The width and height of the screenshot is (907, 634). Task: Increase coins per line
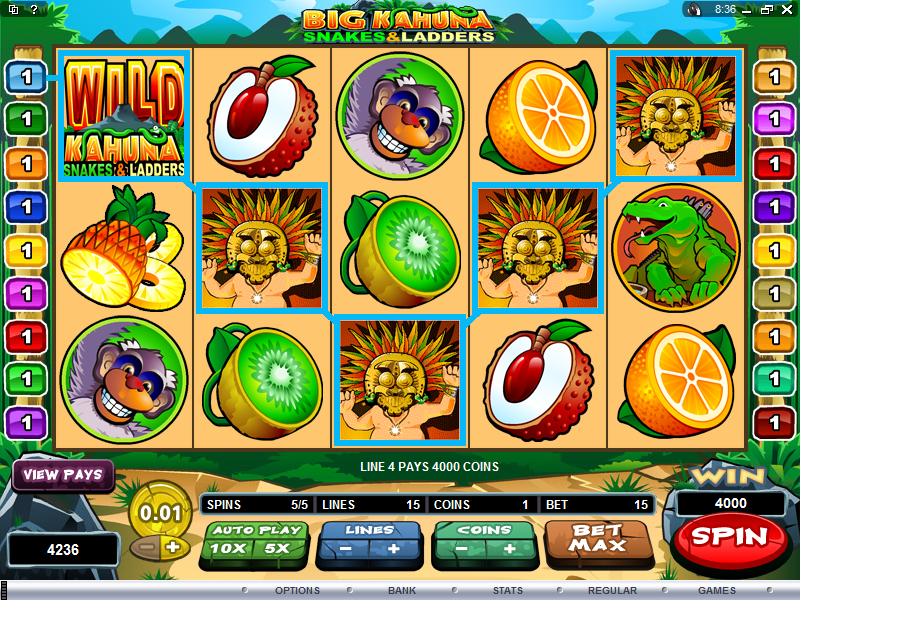[509, 548]
